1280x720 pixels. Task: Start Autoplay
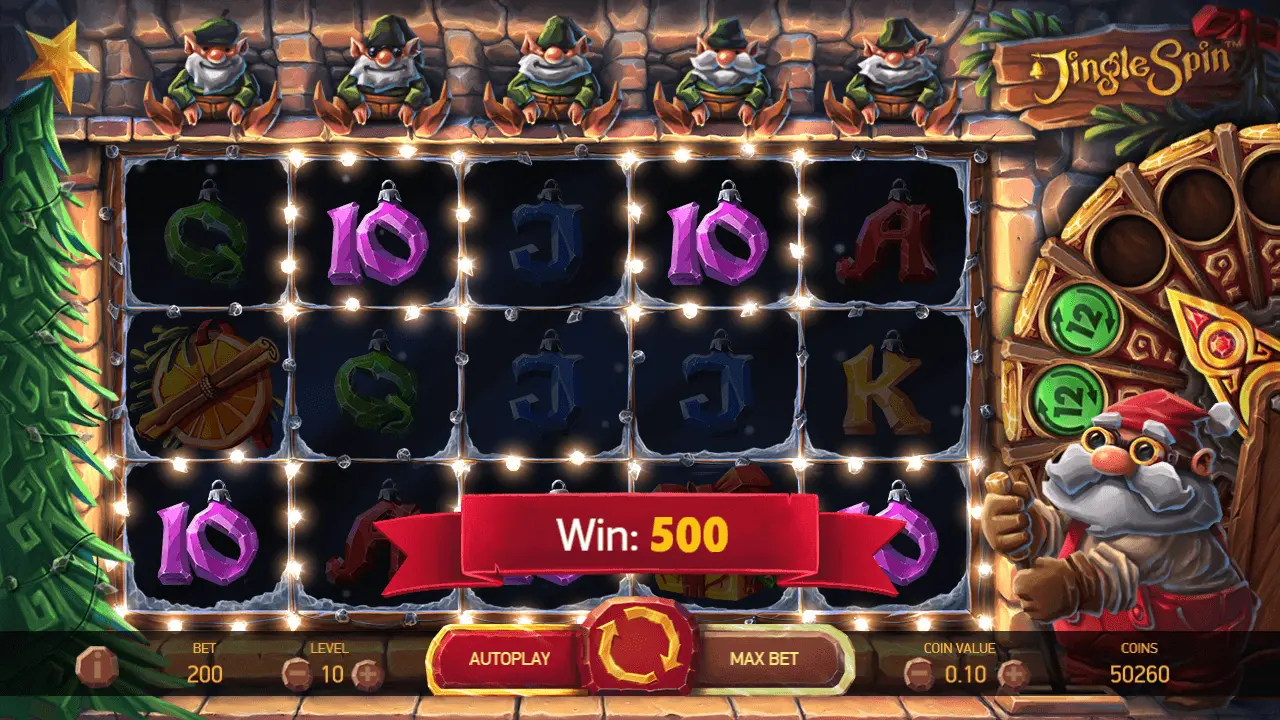(509, 659)
